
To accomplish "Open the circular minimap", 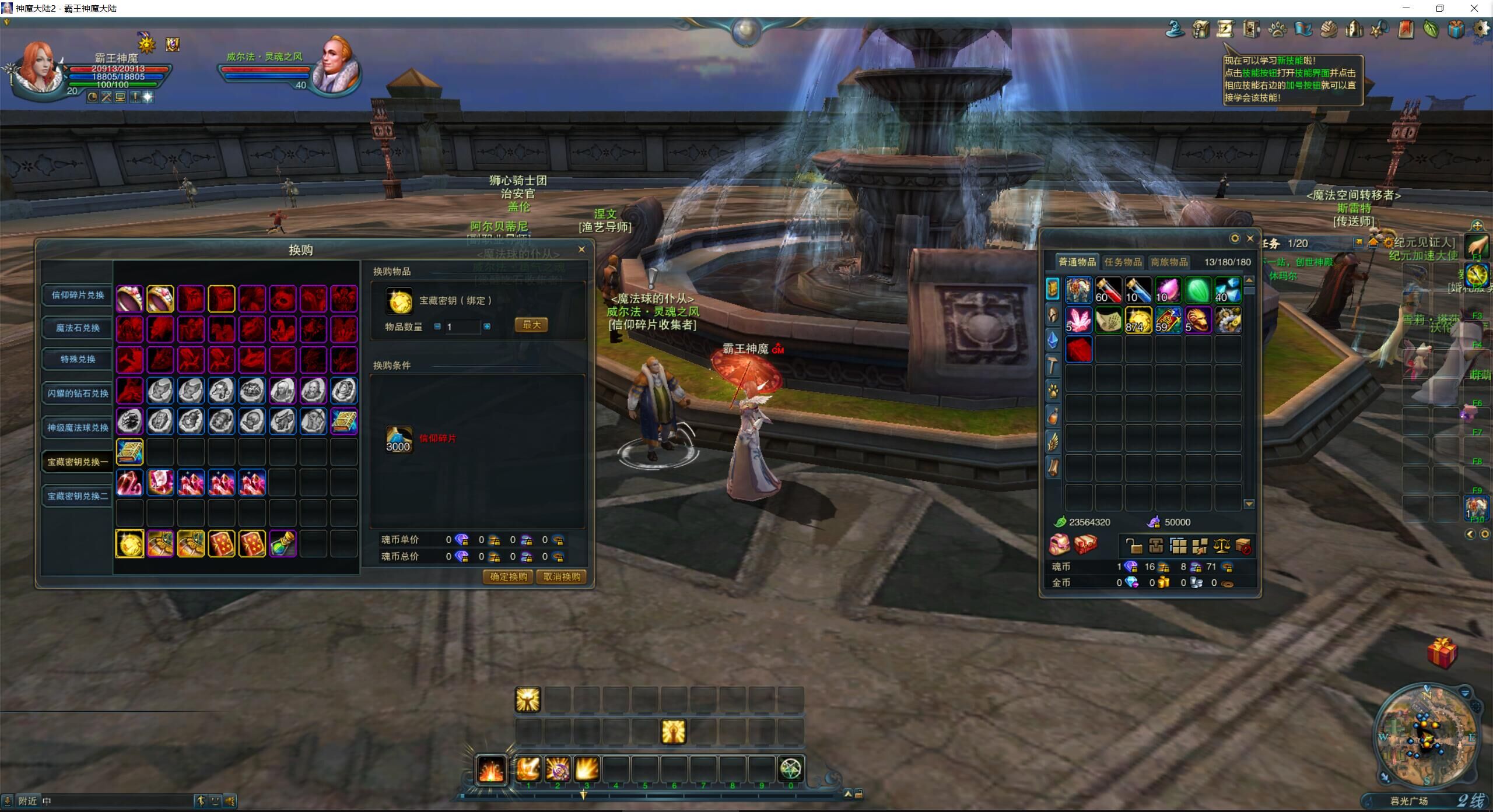I will tap(1426, 736).
